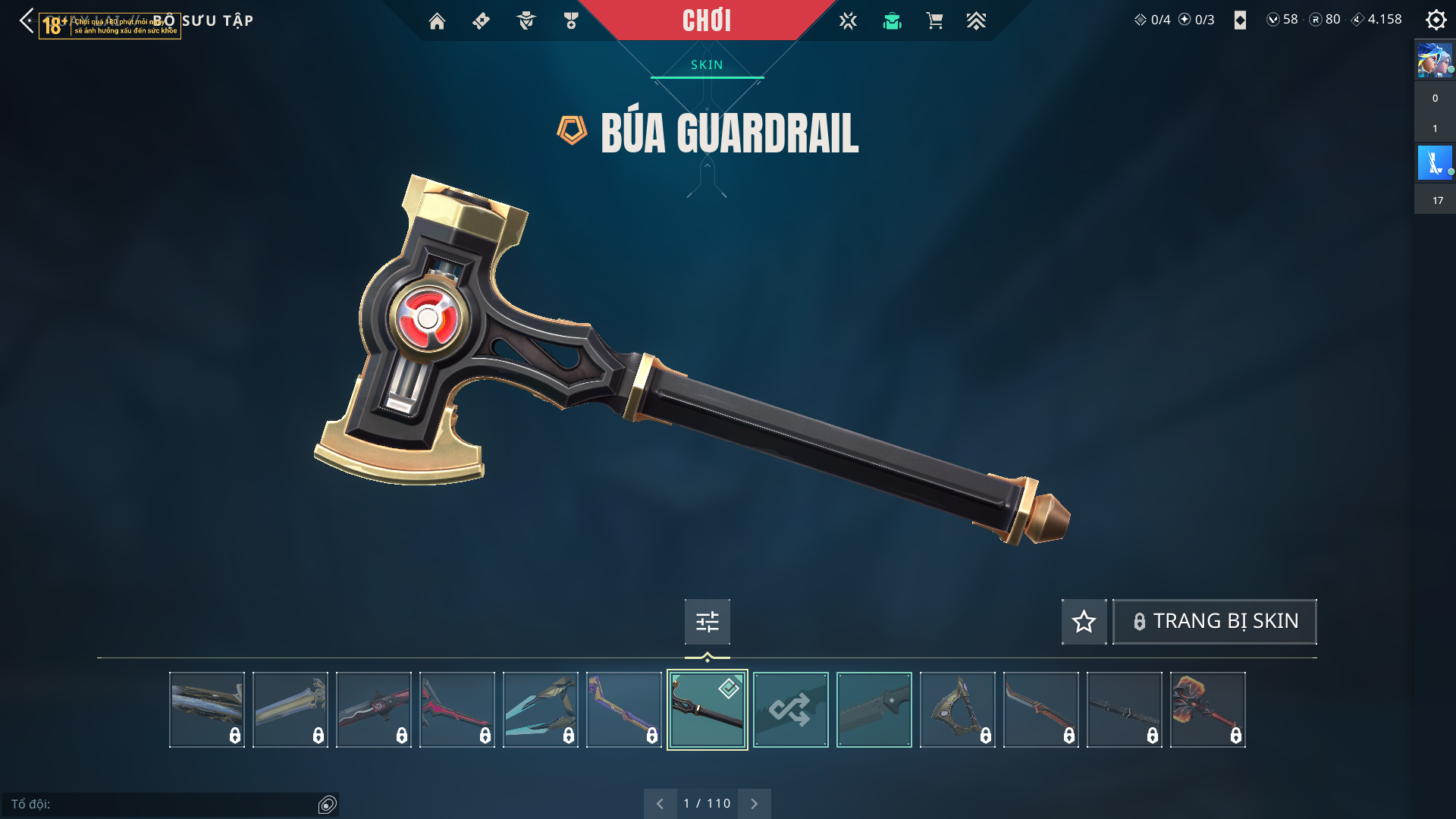Open the store shopping cart
Viewport: 1456px width, 819px height.
(x=934, y=21)
